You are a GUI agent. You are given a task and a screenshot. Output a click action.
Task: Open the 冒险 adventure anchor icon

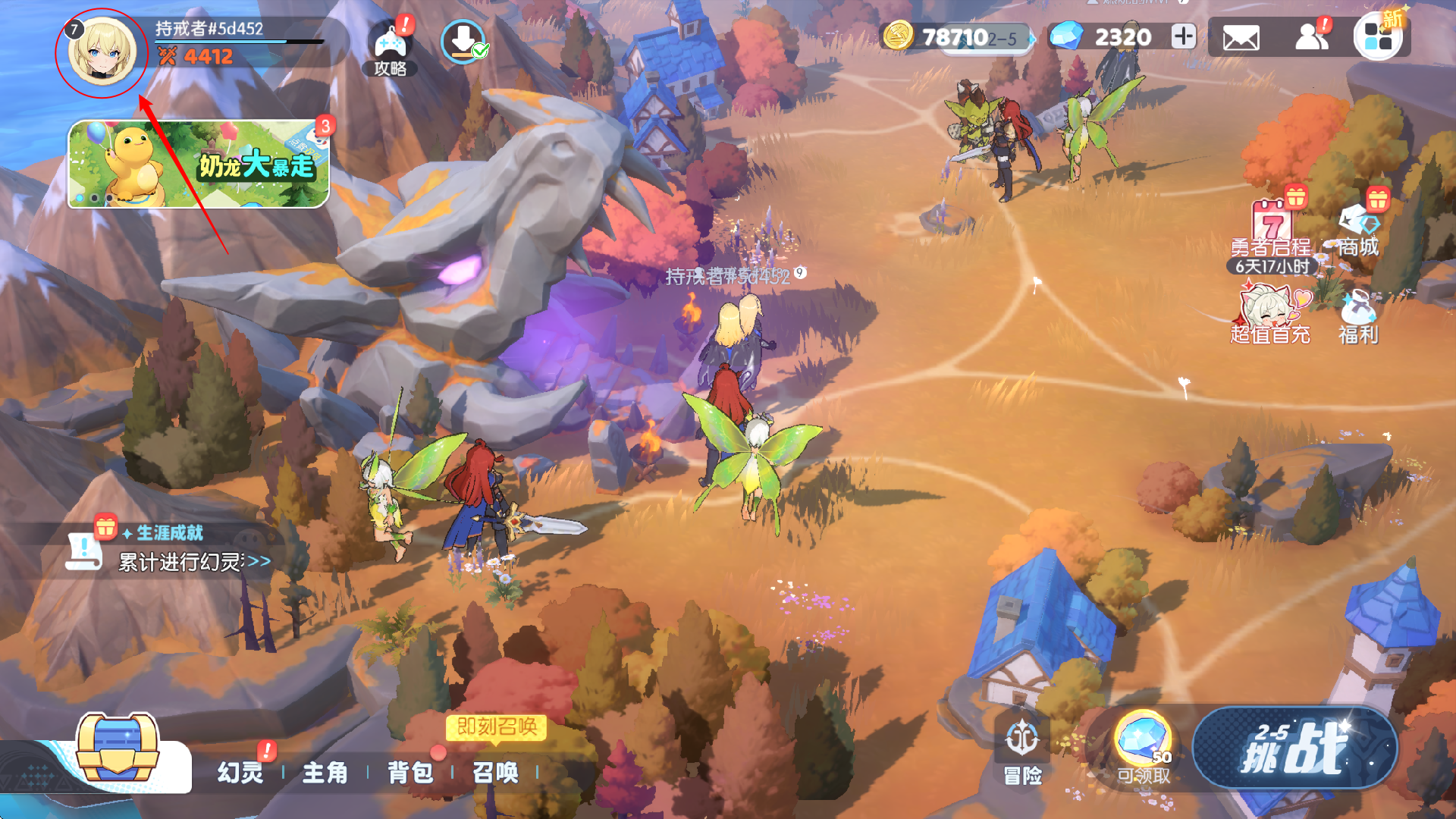[1022, 751]
